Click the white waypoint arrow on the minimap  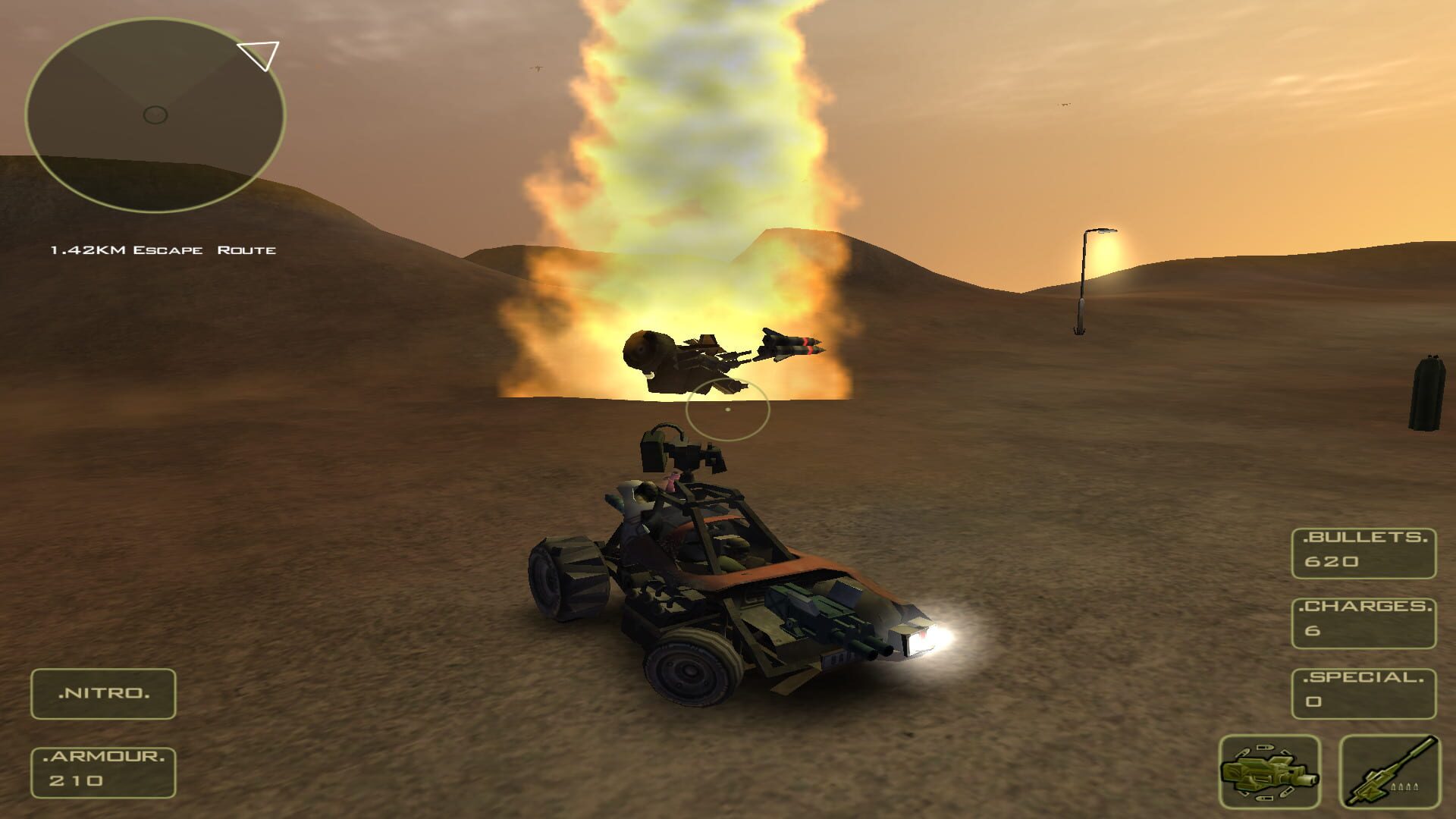tap(258, 55)
